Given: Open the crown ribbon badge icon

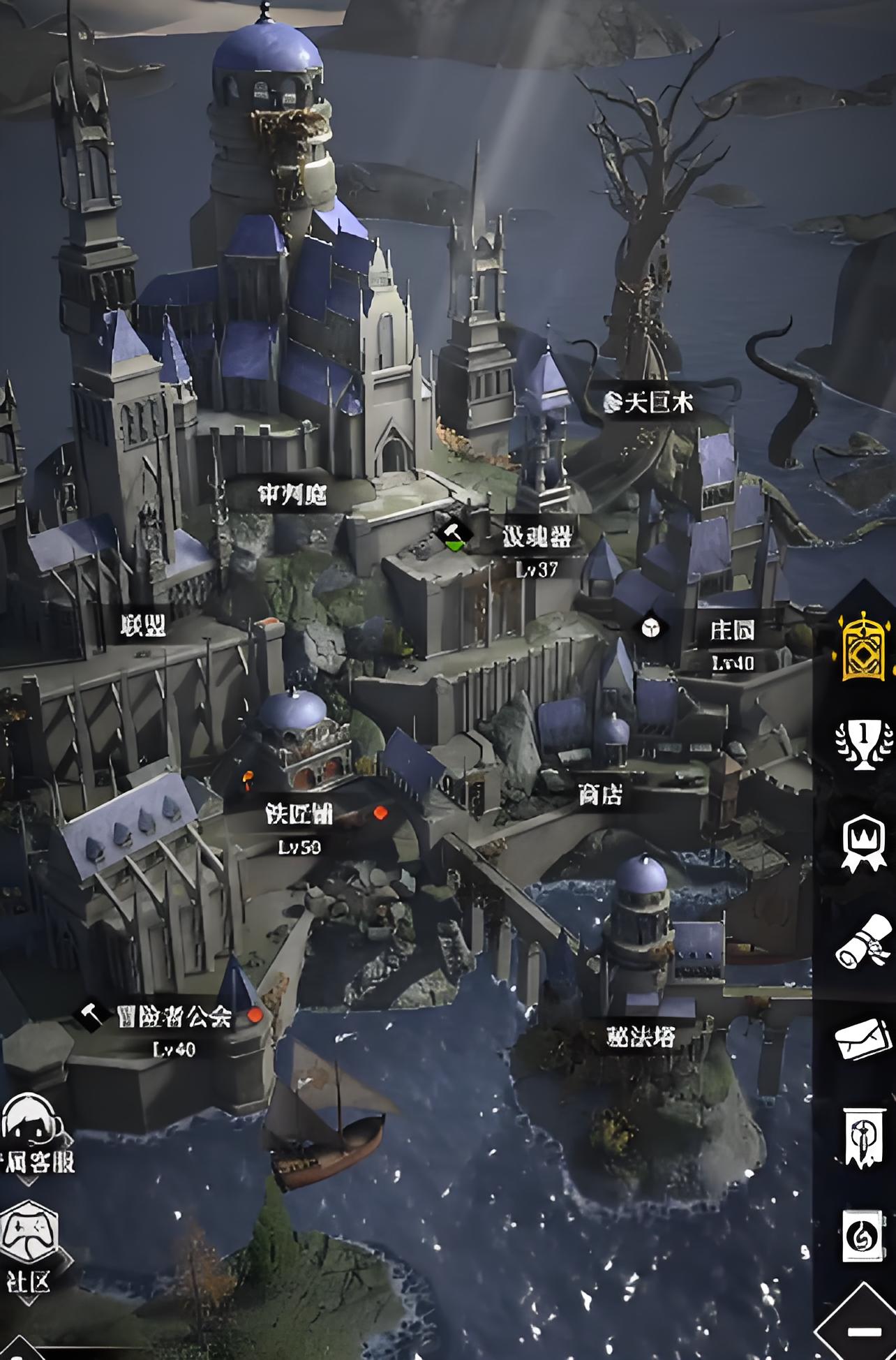Looking at the screenshot, I should (x=864, y=843).
